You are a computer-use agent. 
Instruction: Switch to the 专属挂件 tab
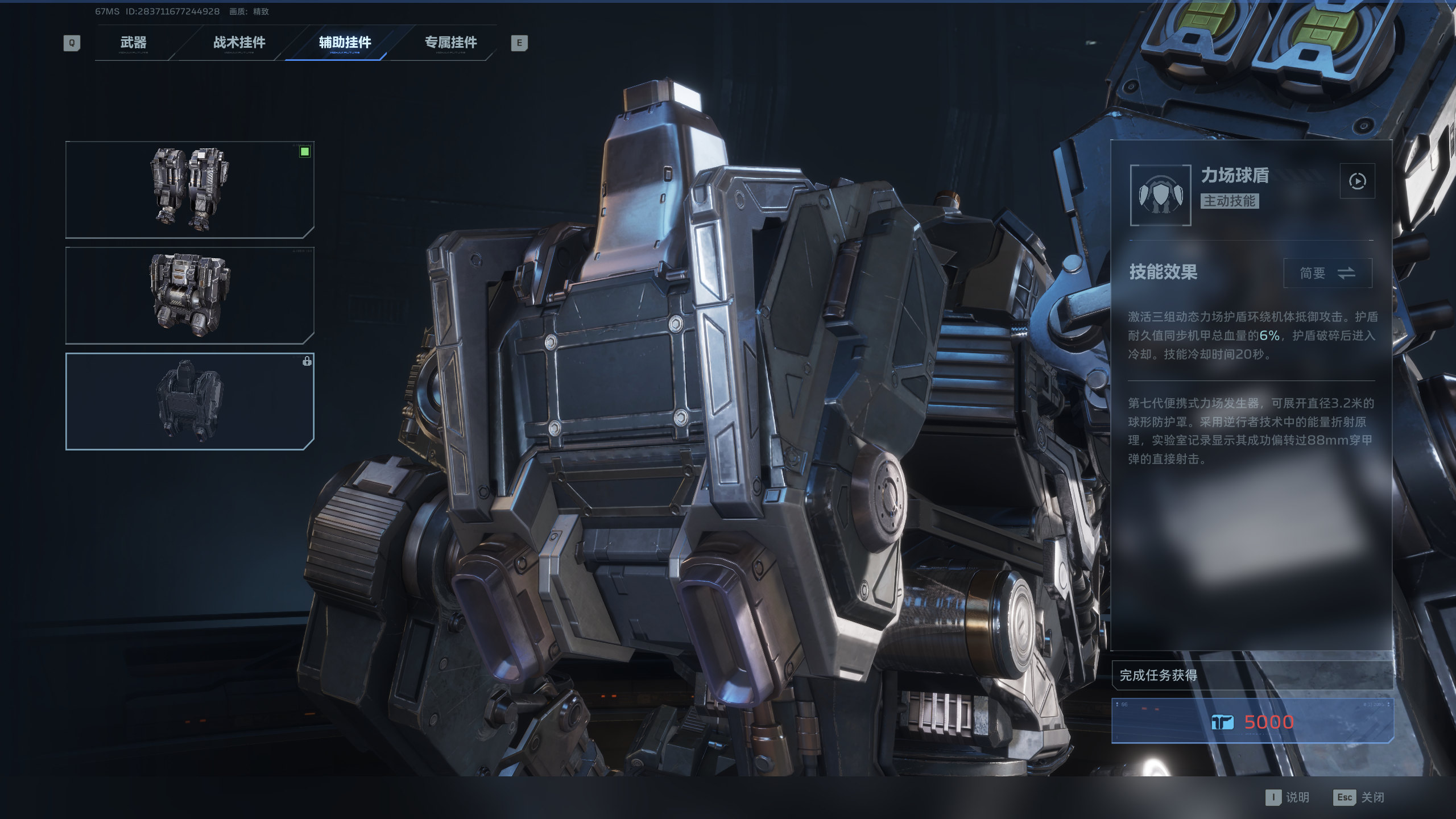coord(450,43)
